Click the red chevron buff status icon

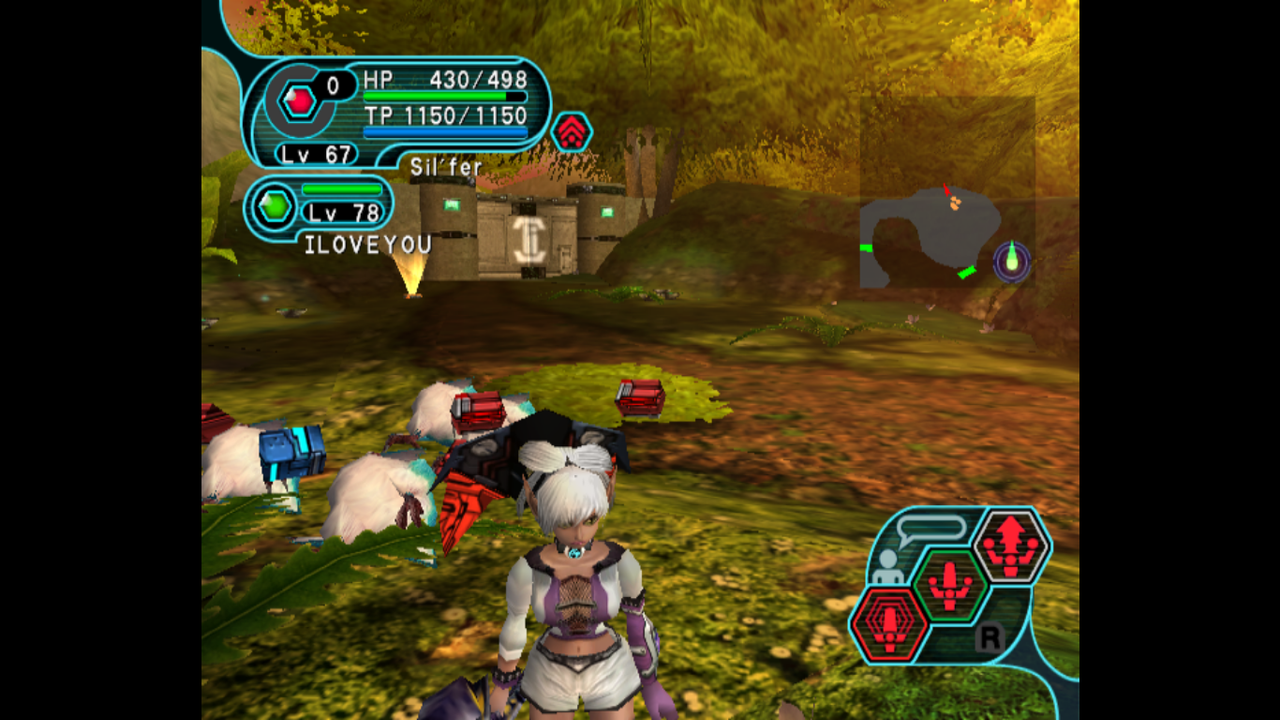571,132
